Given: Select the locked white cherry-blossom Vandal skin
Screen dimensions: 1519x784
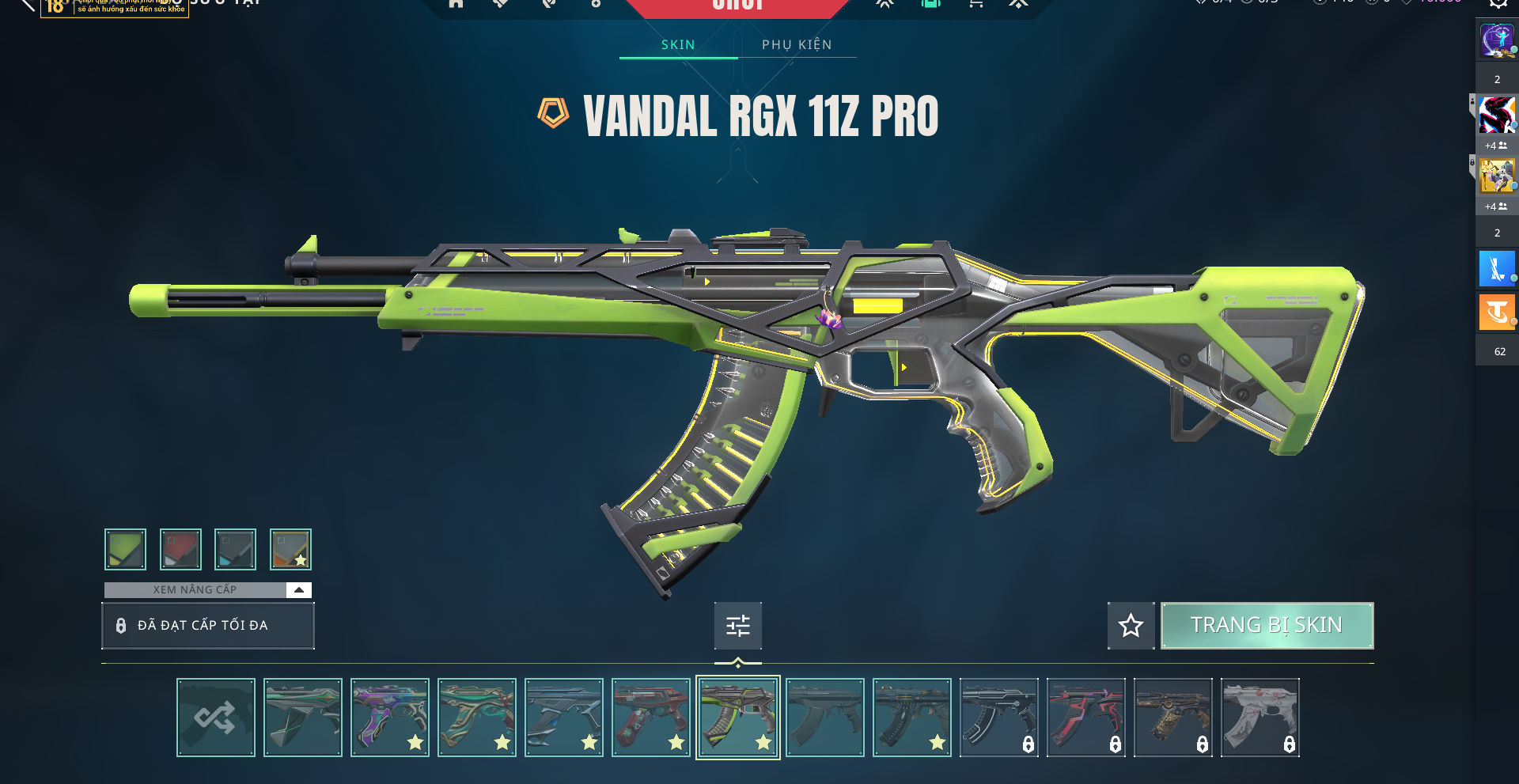Looking at the screenshot, I should tap(1260, 718).
